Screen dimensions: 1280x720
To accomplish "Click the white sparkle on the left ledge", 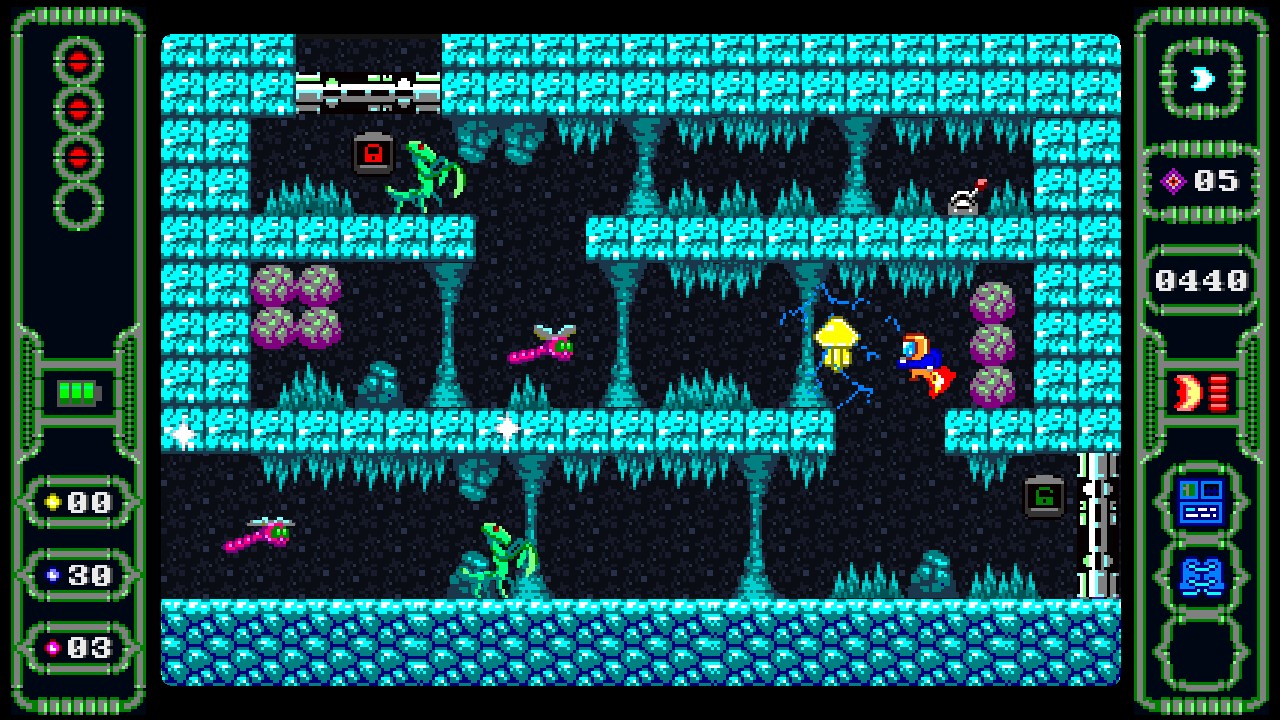I will (x=185, y=432).
